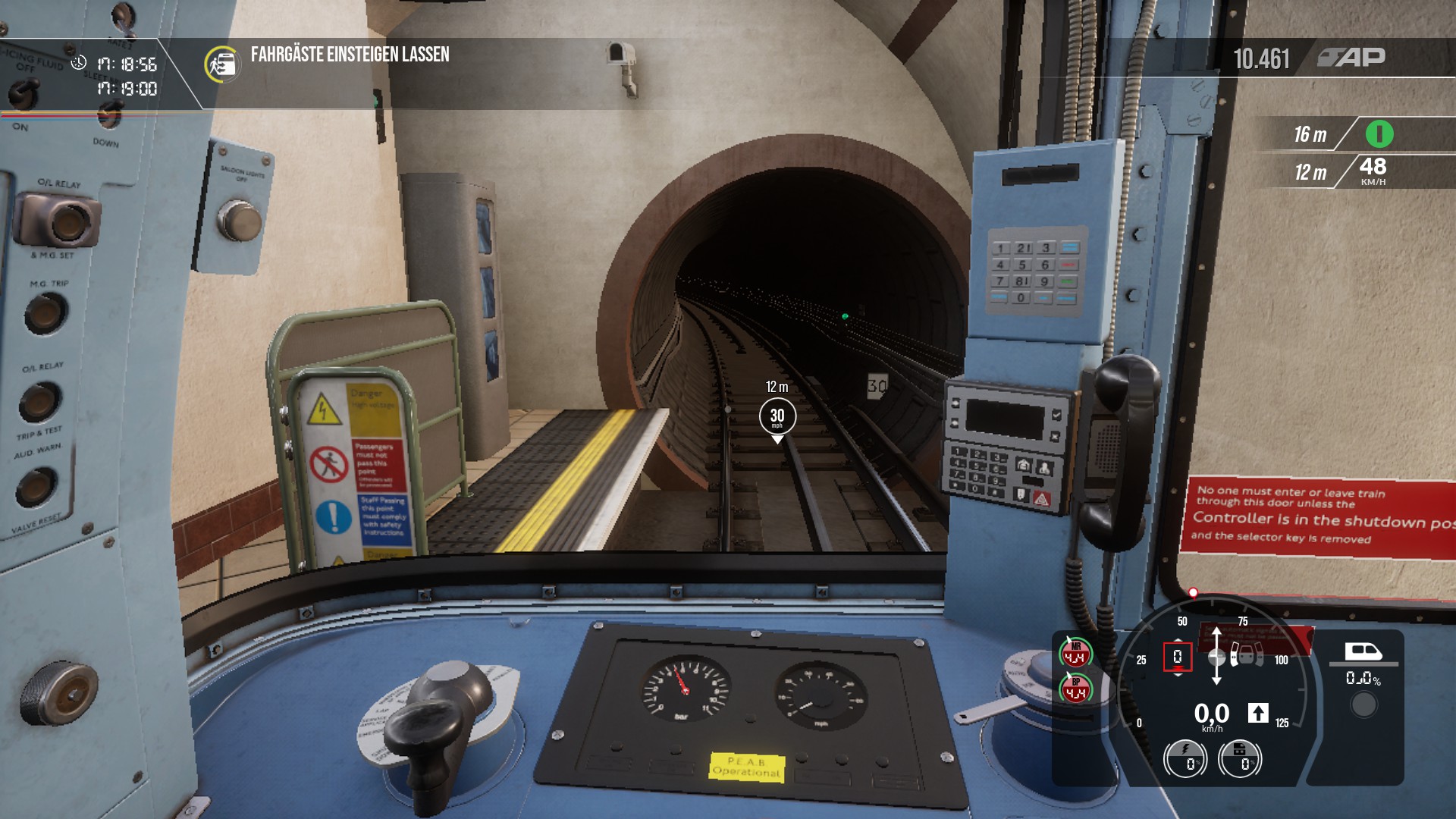This screenshot has width=1456, height=819.
Task: Click the AP score logo
Action: click(1351, 58)
